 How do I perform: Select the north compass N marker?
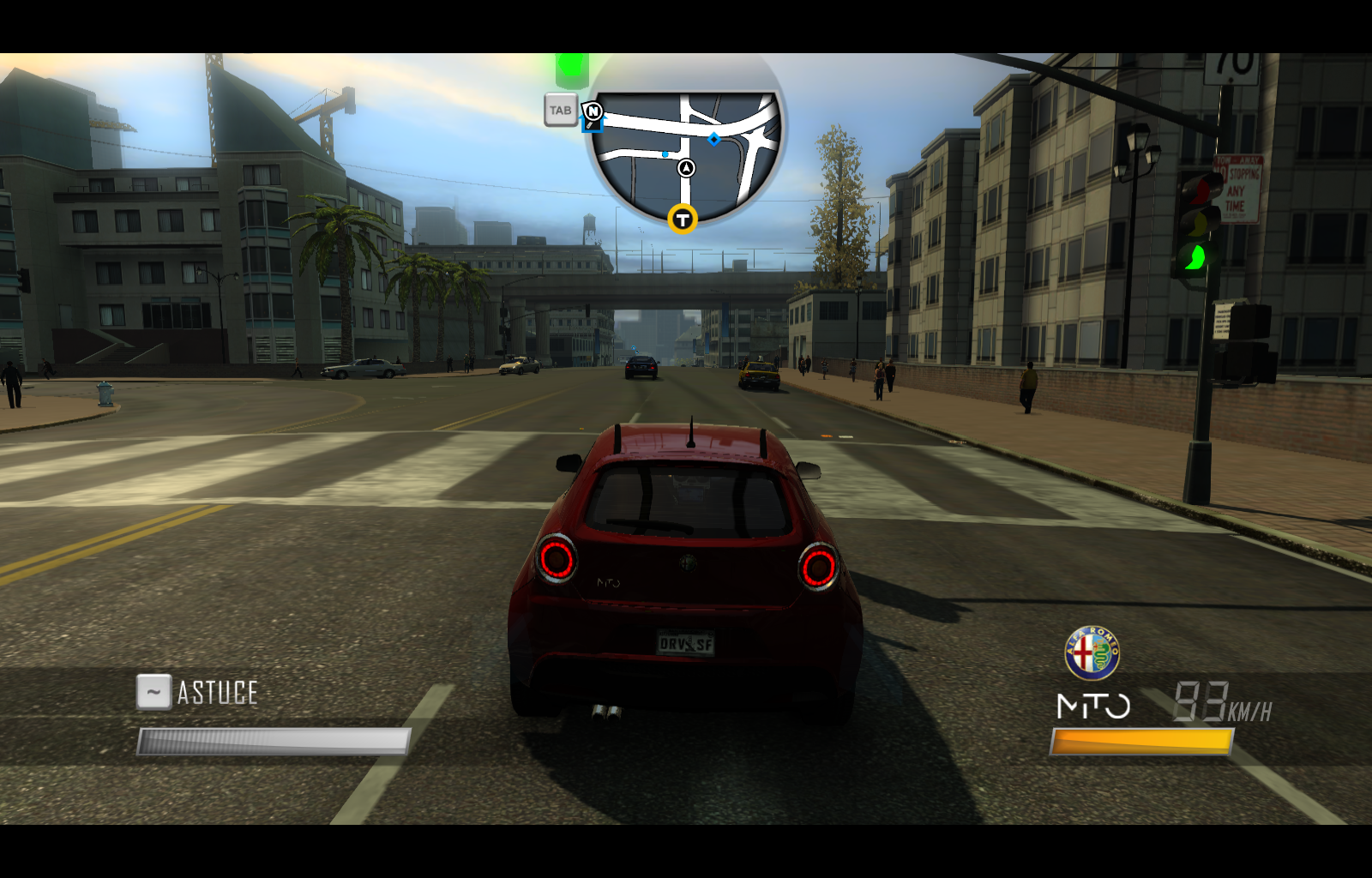(593, 111)
